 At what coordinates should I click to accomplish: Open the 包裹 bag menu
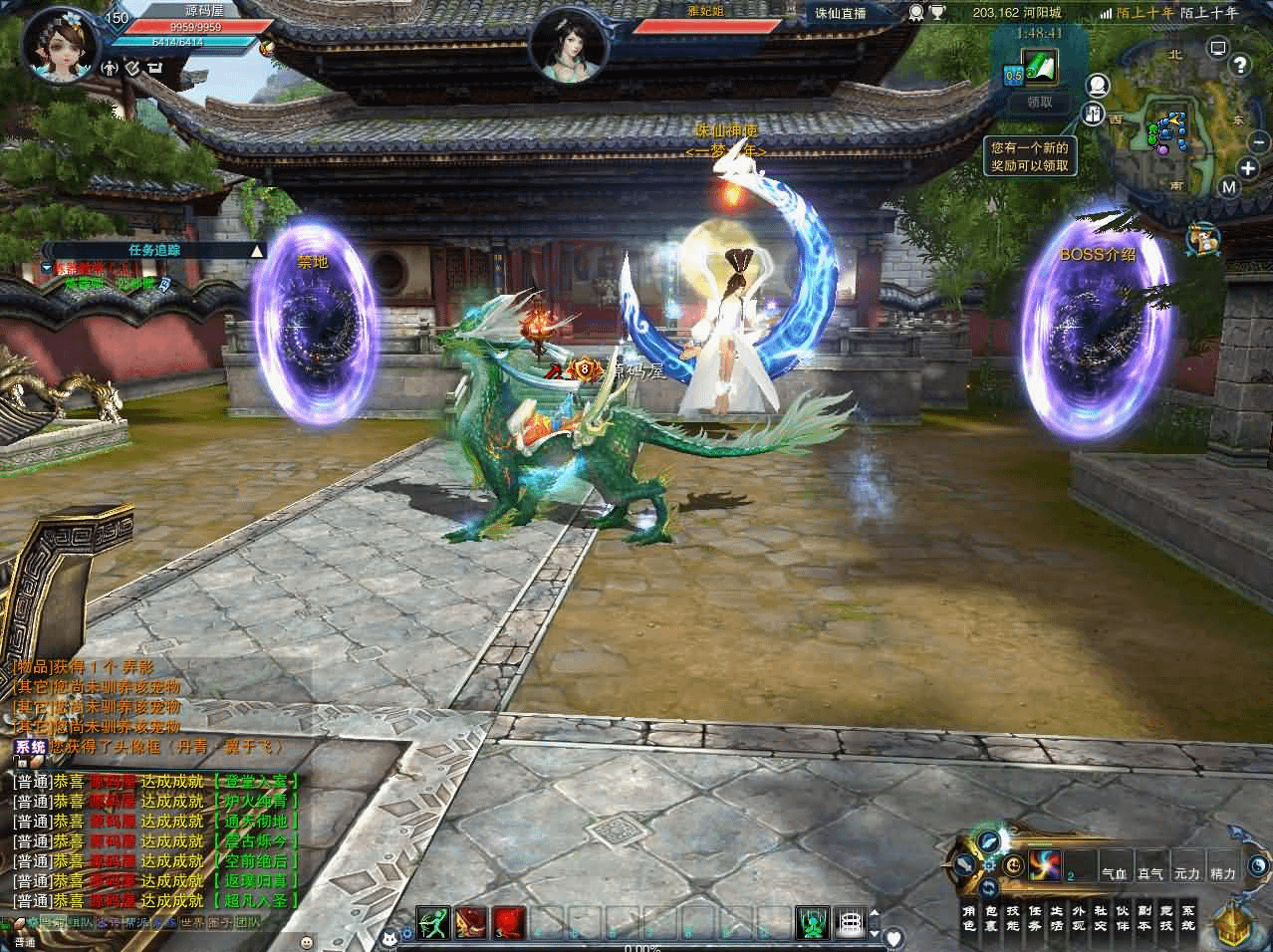point(991,917)
